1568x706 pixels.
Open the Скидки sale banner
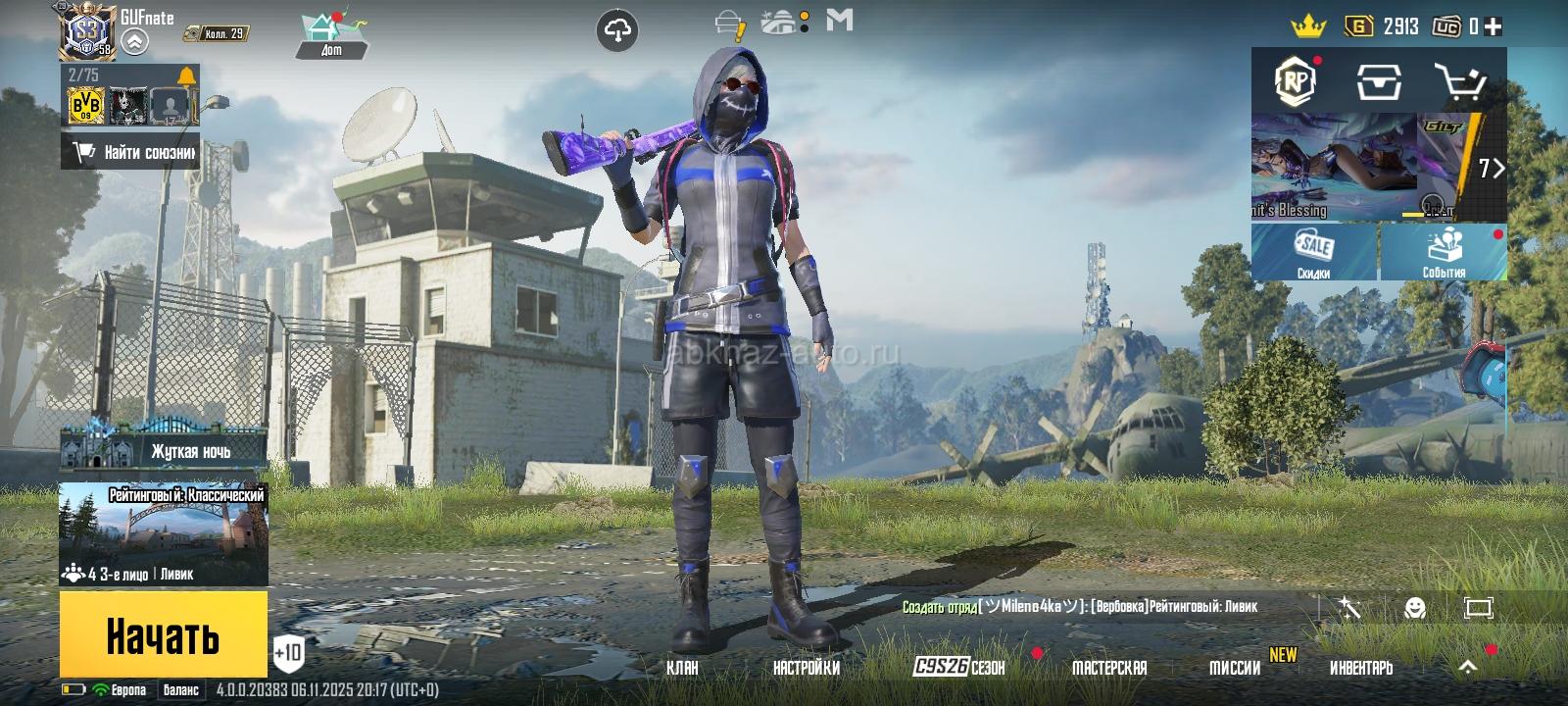point(1313,252)
